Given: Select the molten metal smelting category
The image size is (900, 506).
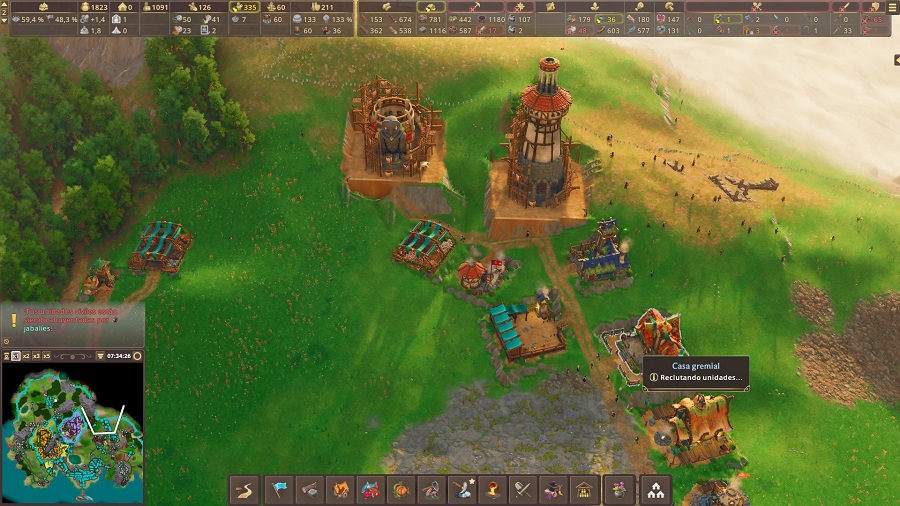Looking at the screenshot, I should coord(492,490).
